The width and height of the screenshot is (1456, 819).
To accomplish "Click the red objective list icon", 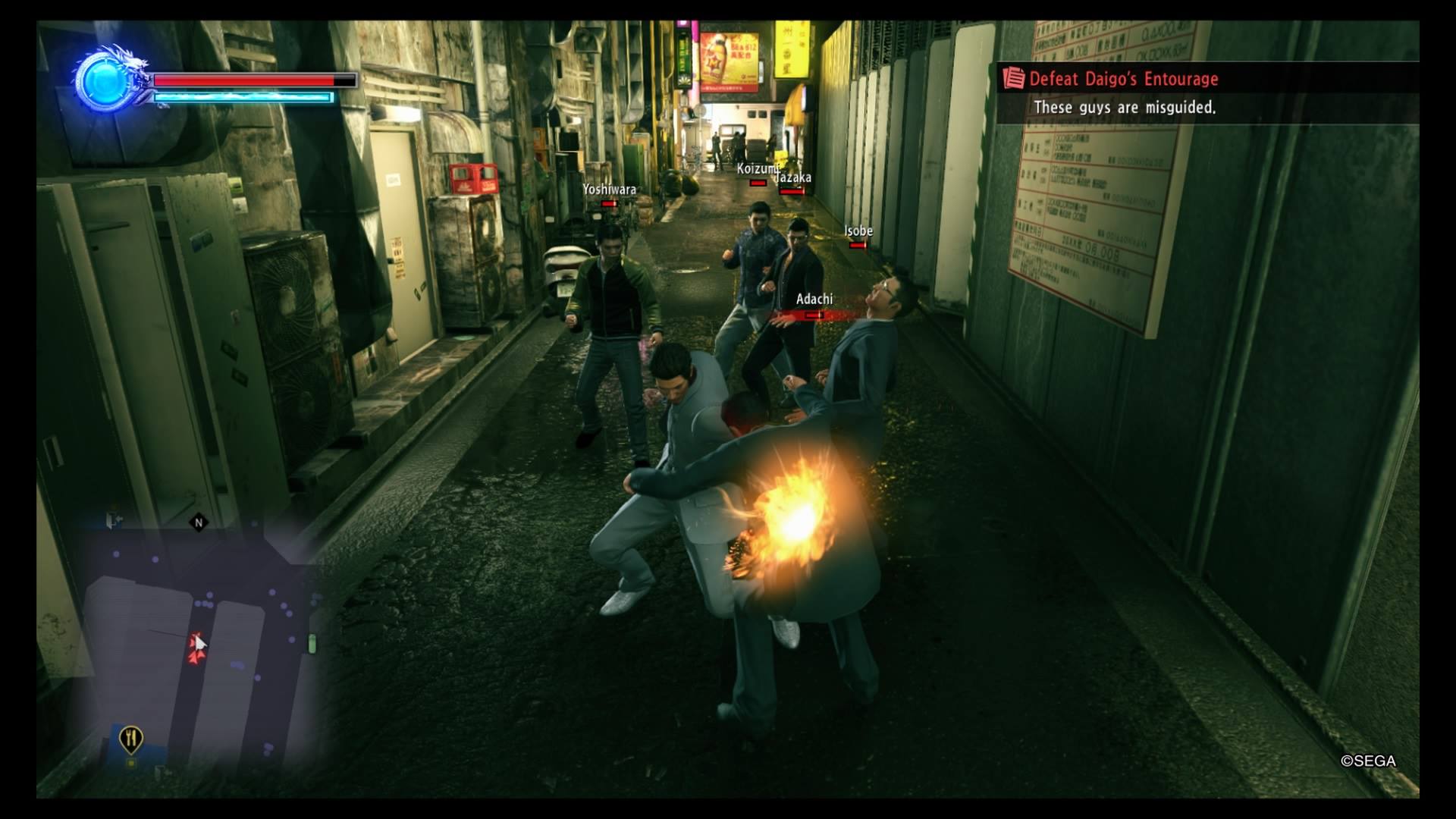I will pos(1013,79).
